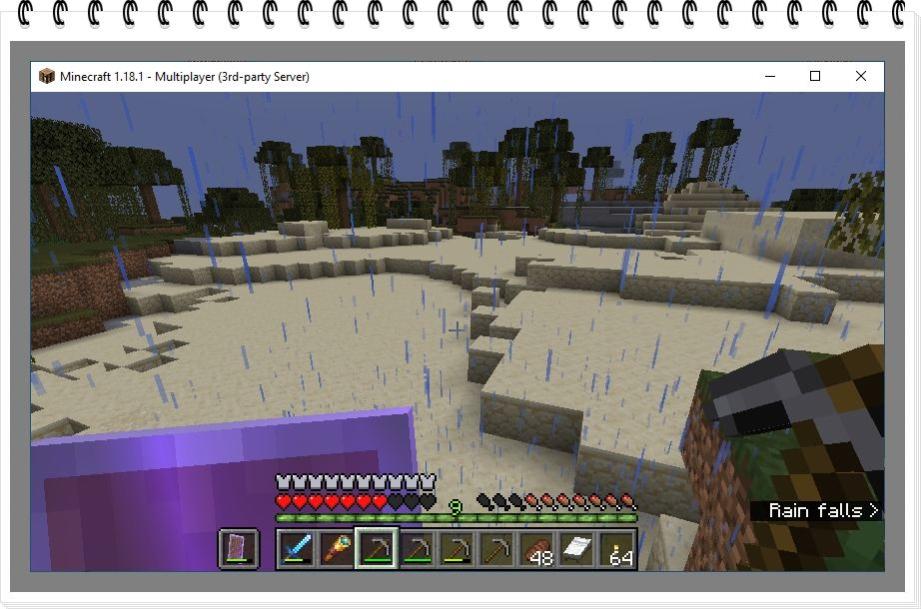Image resolution: width=921 pixels, height=609 pixels.
Task: Select the paper item slot
Action: point(580,549)
